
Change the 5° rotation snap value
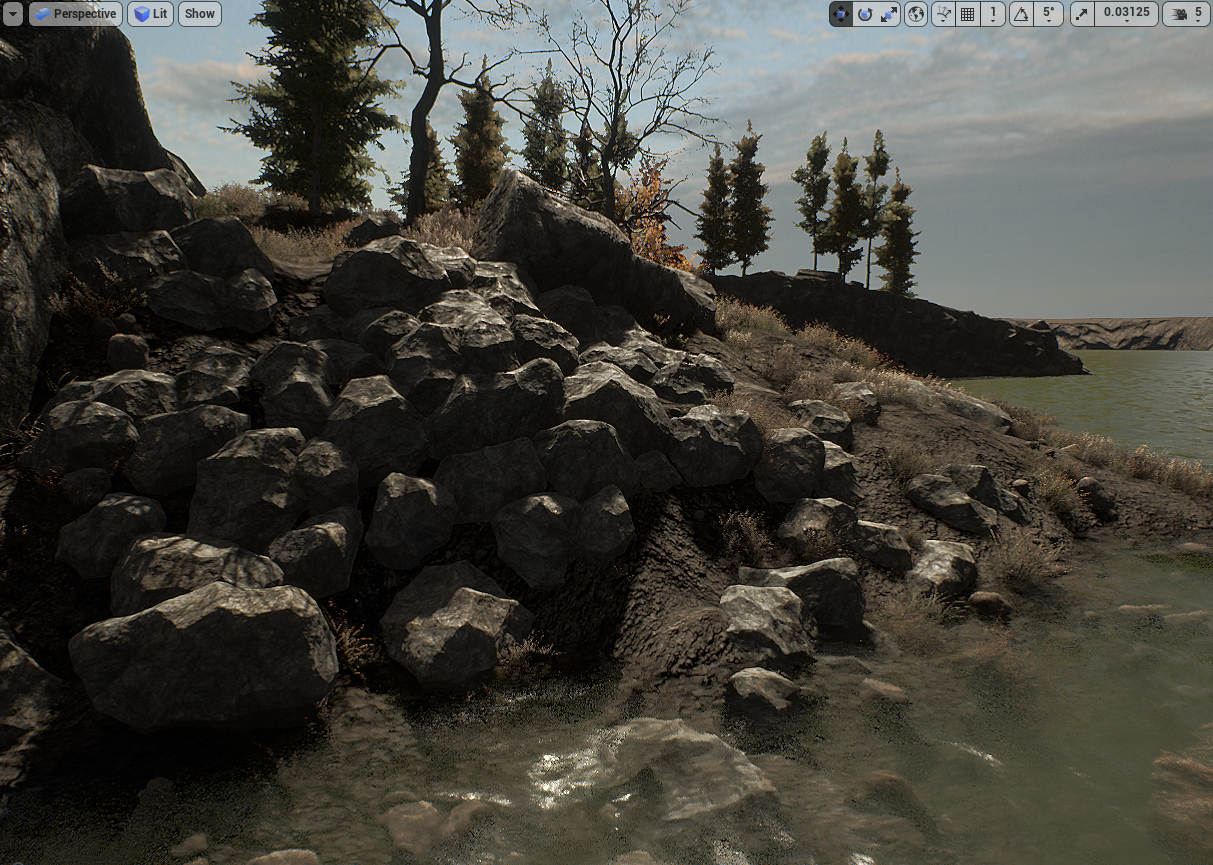[1048, 14]
